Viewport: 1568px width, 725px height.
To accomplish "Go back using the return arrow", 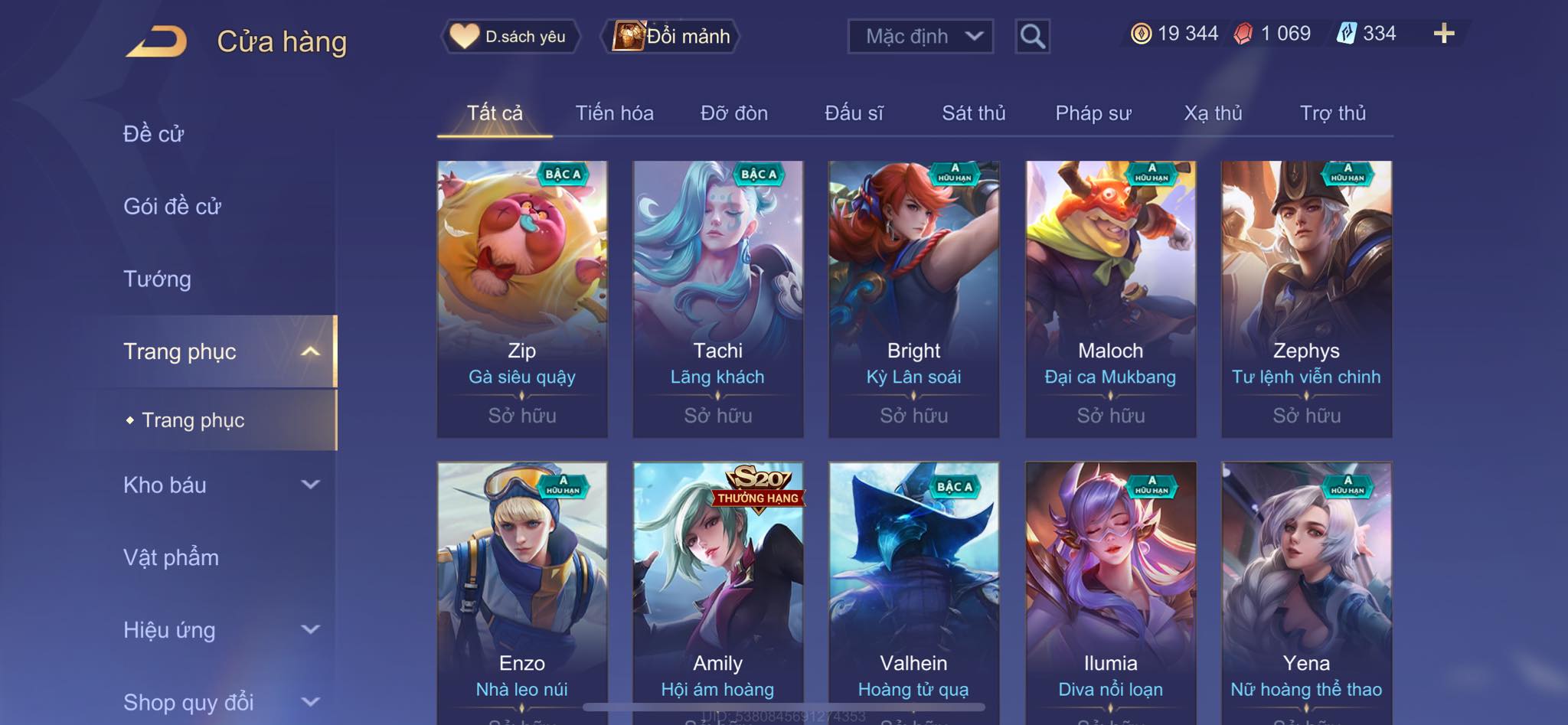I will coord(157,41).
